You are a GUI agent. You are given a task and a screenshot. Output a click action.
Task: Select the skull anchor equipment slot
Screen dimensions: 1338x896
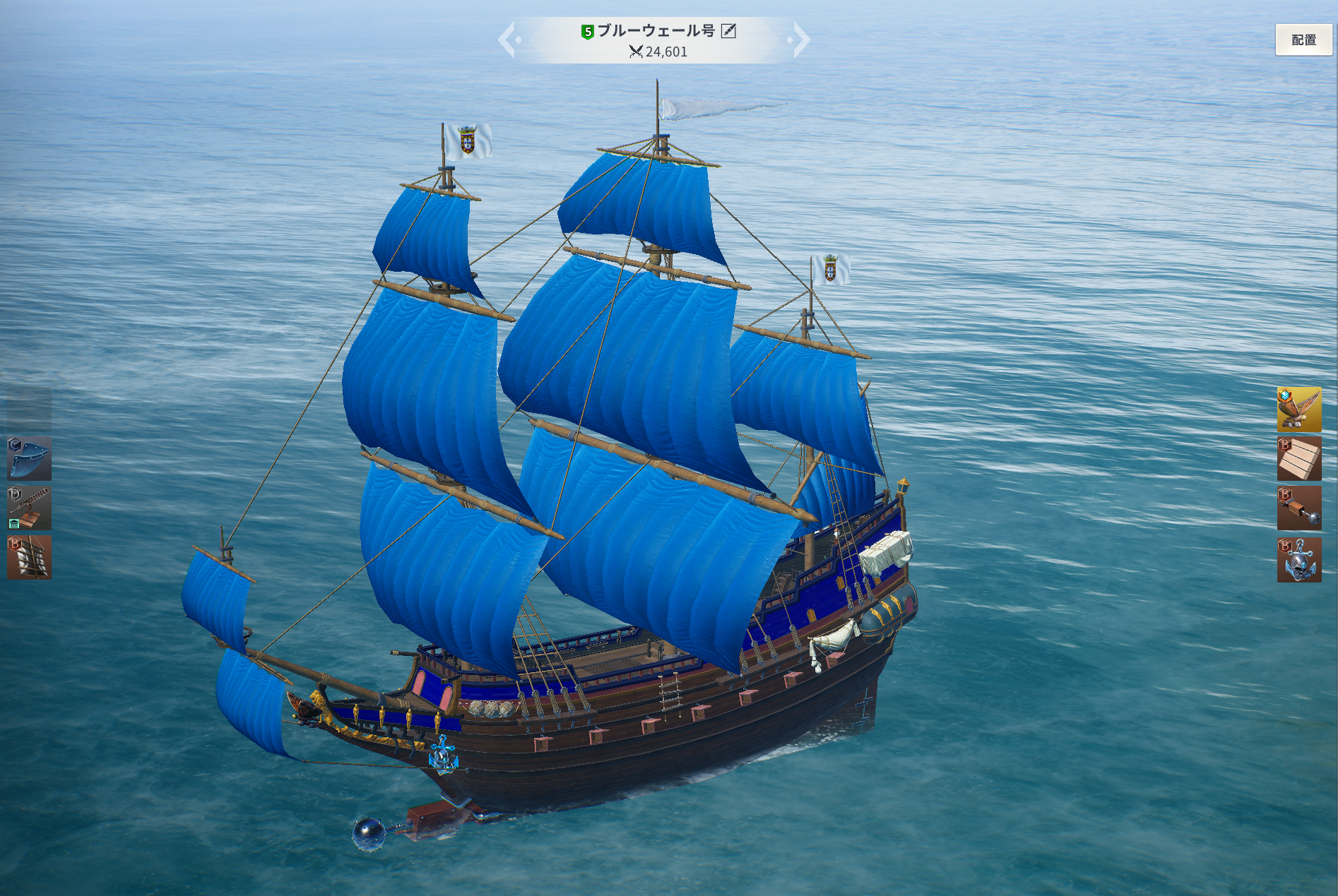1298,559
